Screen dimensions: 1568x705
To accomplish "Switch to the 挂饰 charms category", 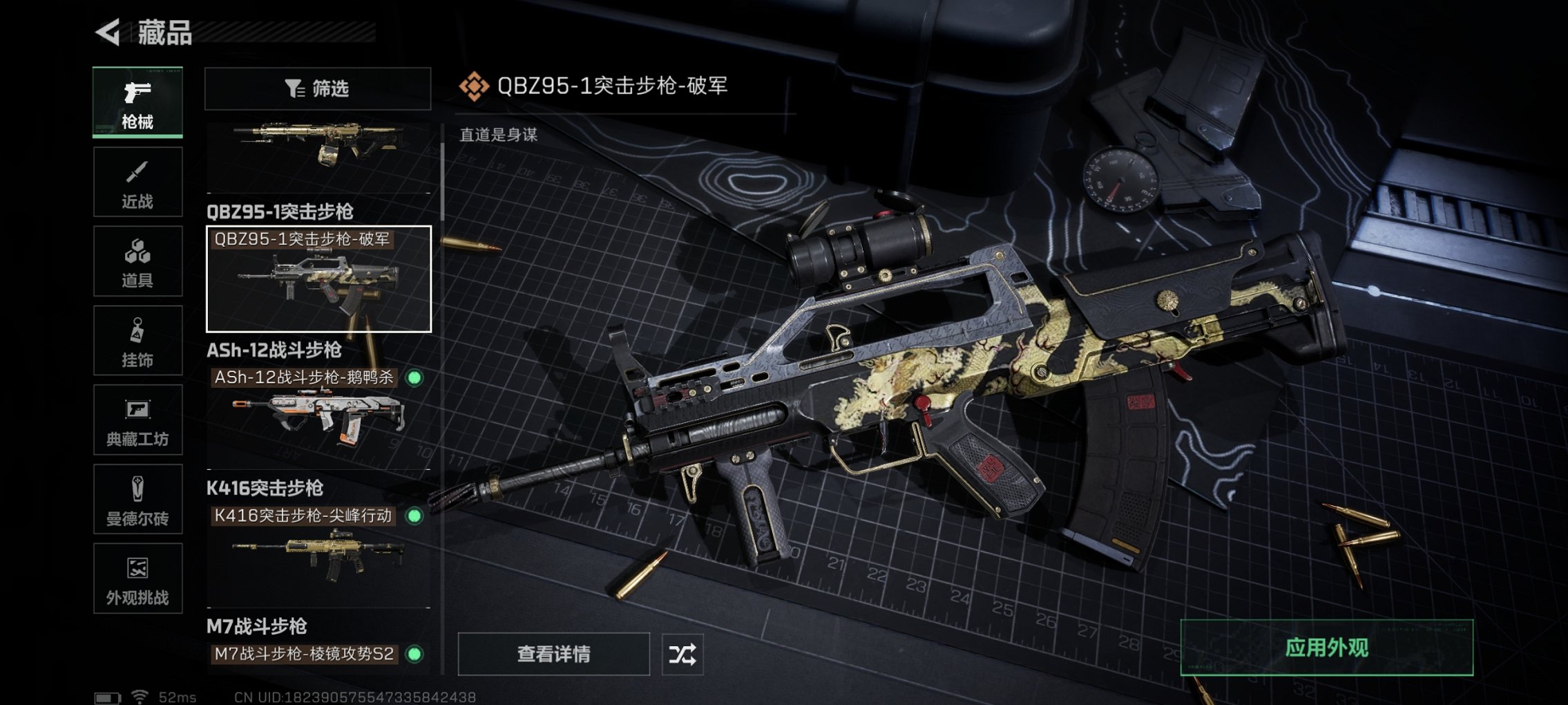I will [137, 339].
